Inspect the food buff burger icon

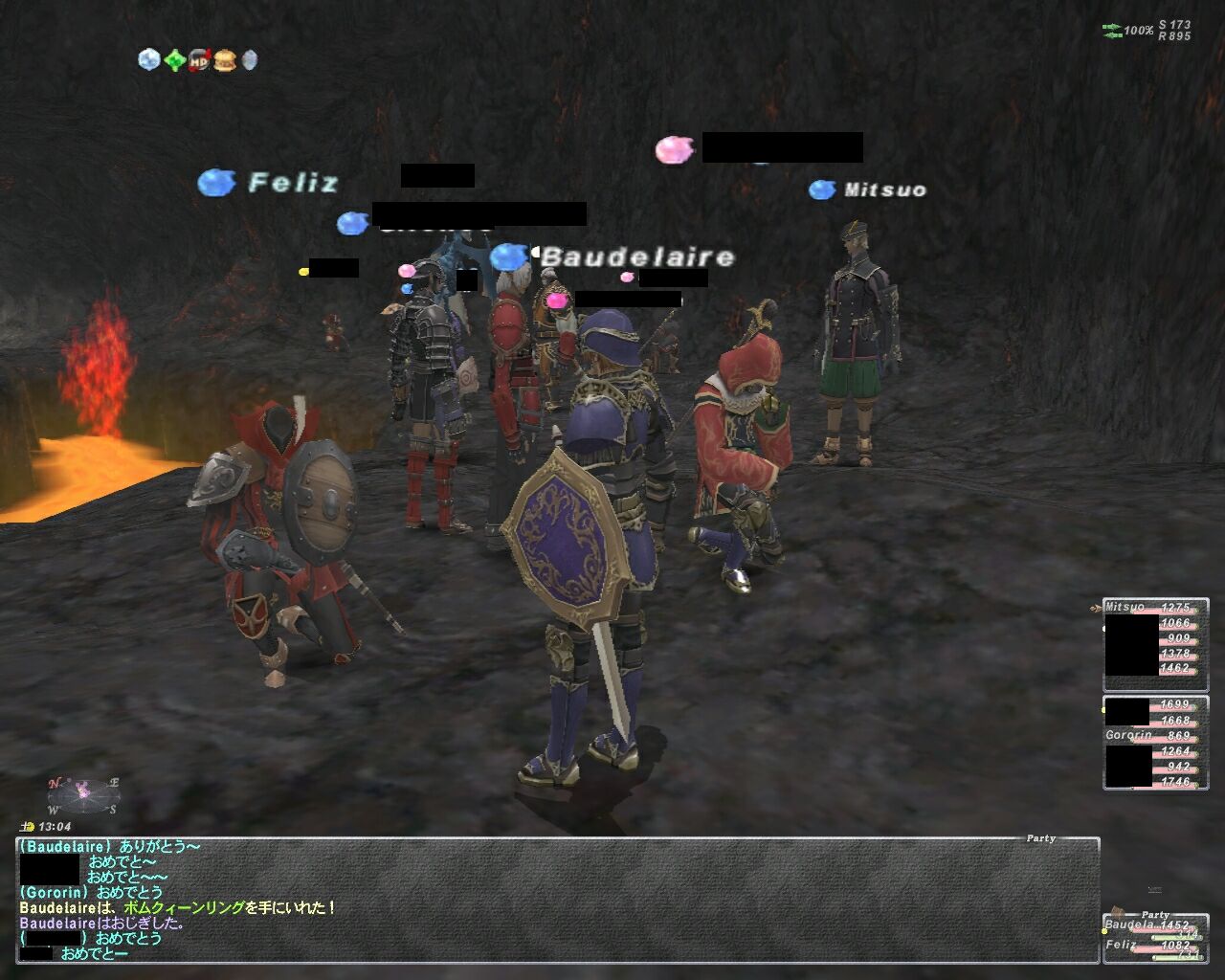[x=225, y=60]
